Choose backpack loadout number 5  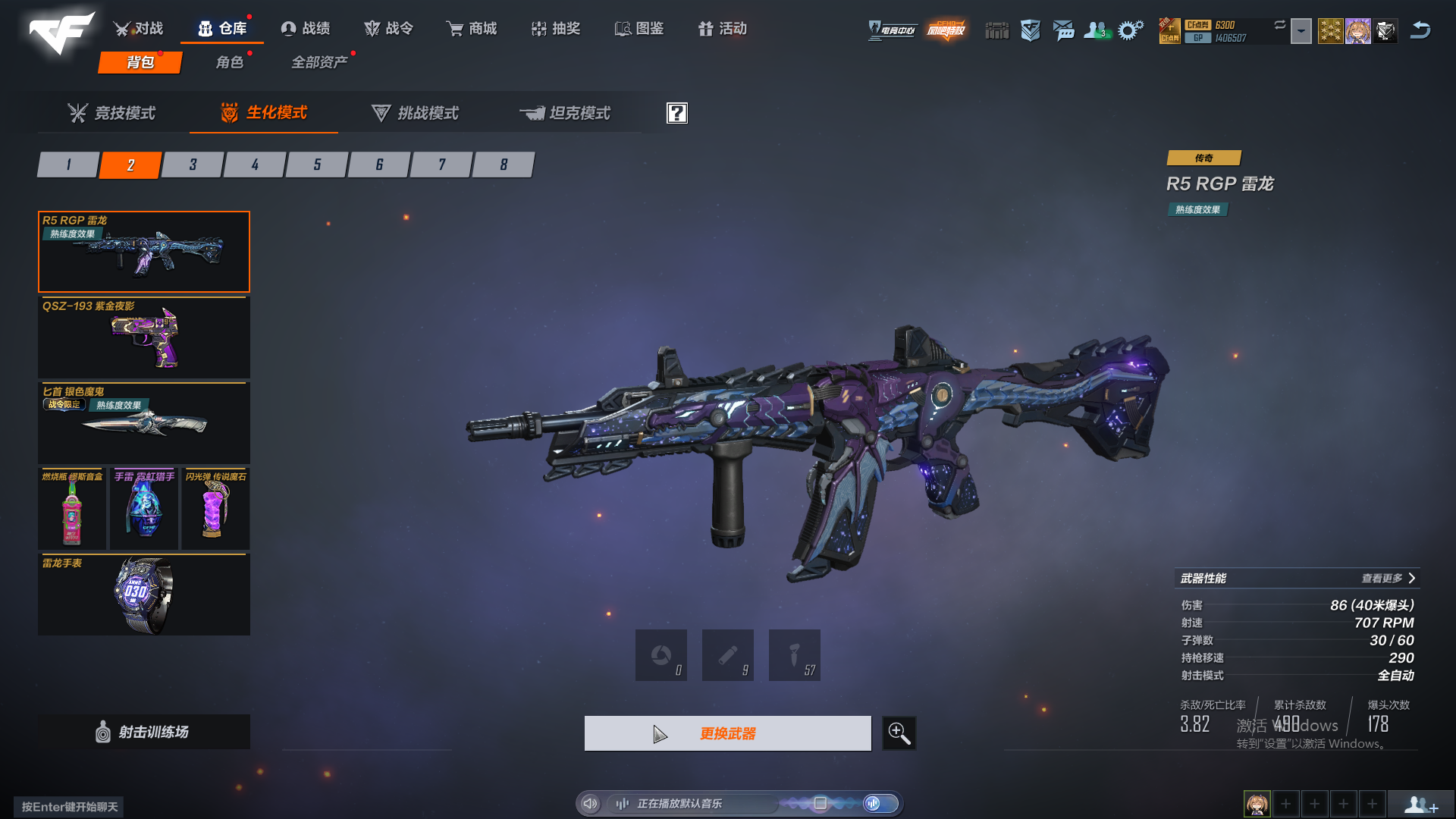(317, 165)
